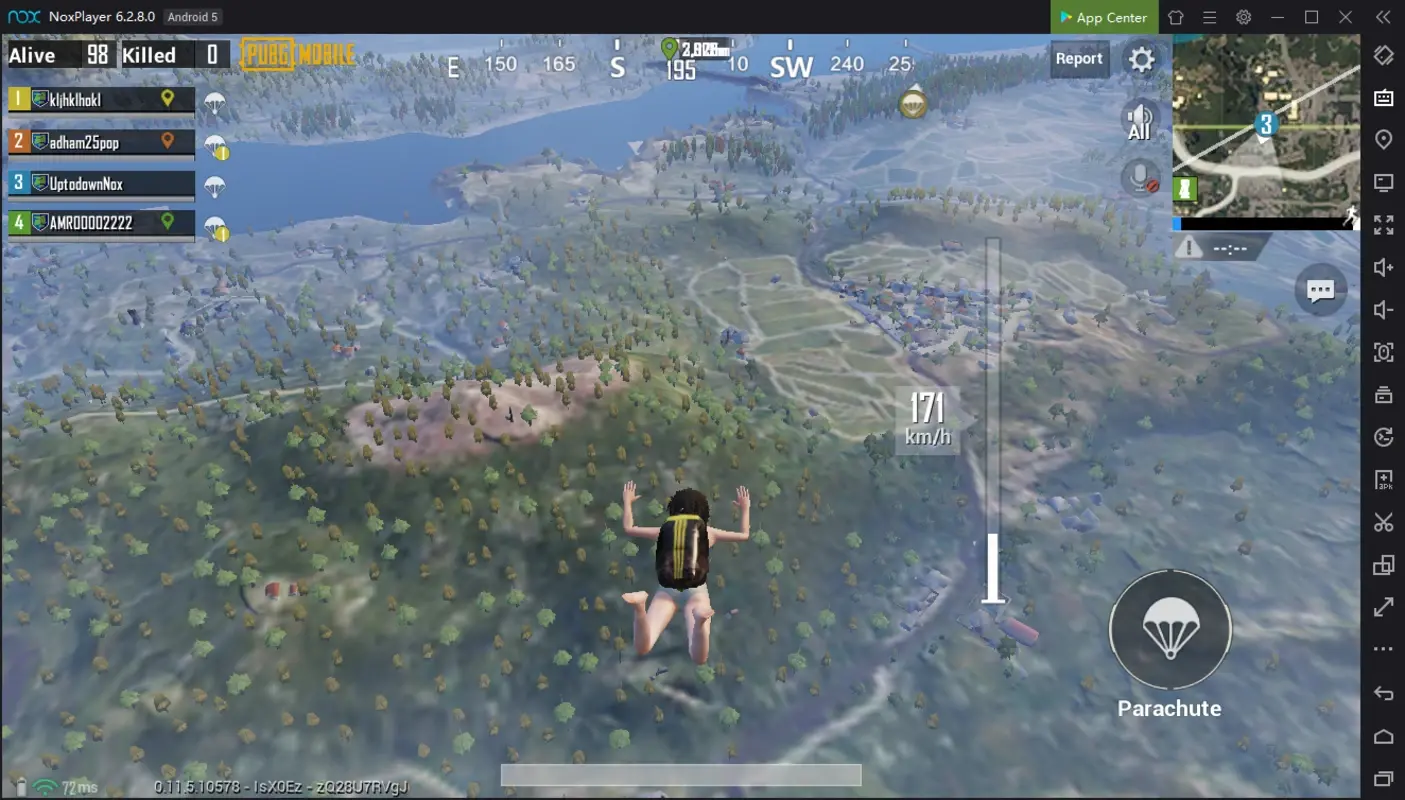Open PUBG Mobile in-game settings gear
Screen dimensions: 1405x800
(1141, 59)
